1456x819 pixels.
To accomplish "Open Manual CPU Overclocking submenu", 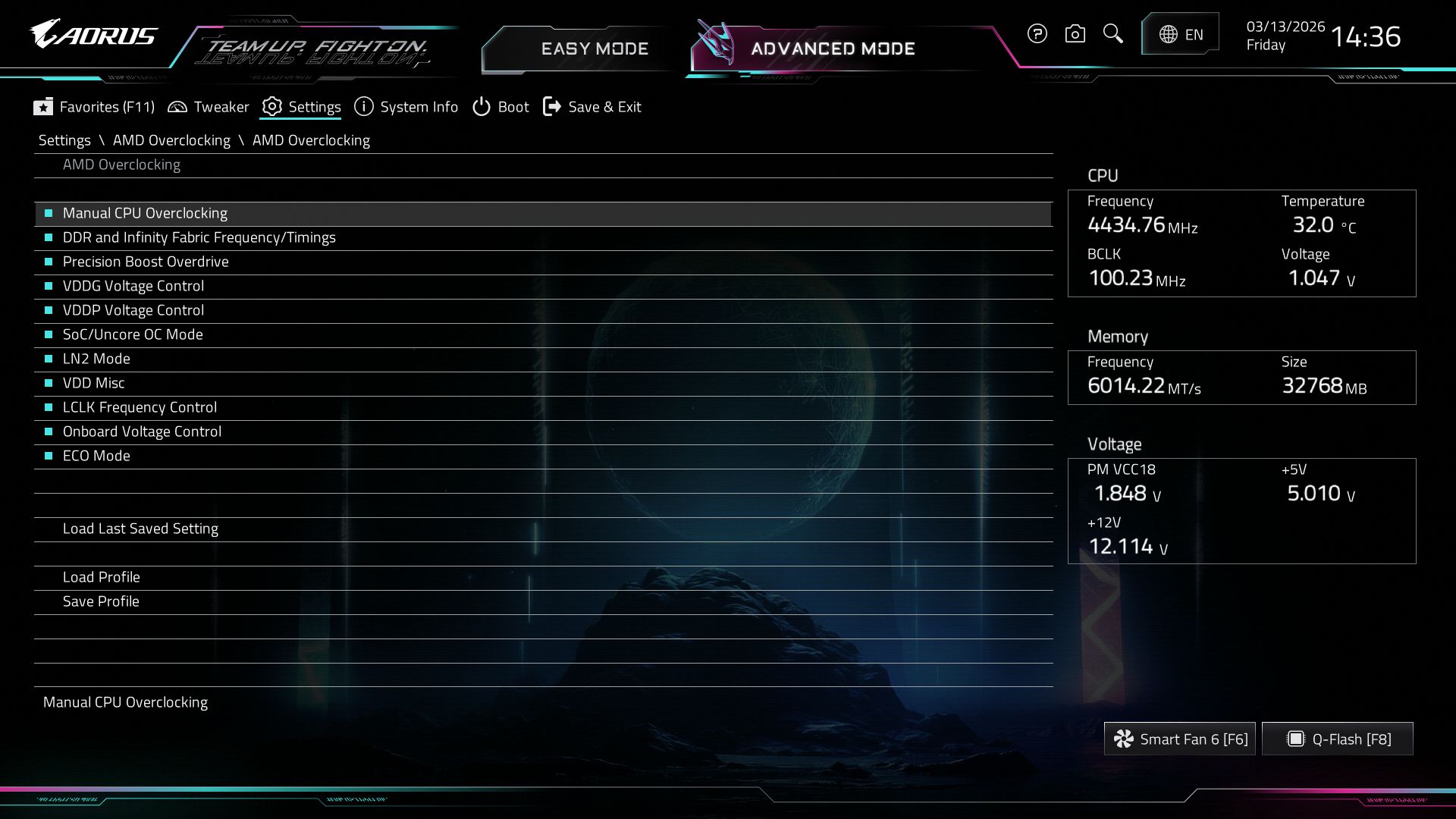I will click(145, 213).
